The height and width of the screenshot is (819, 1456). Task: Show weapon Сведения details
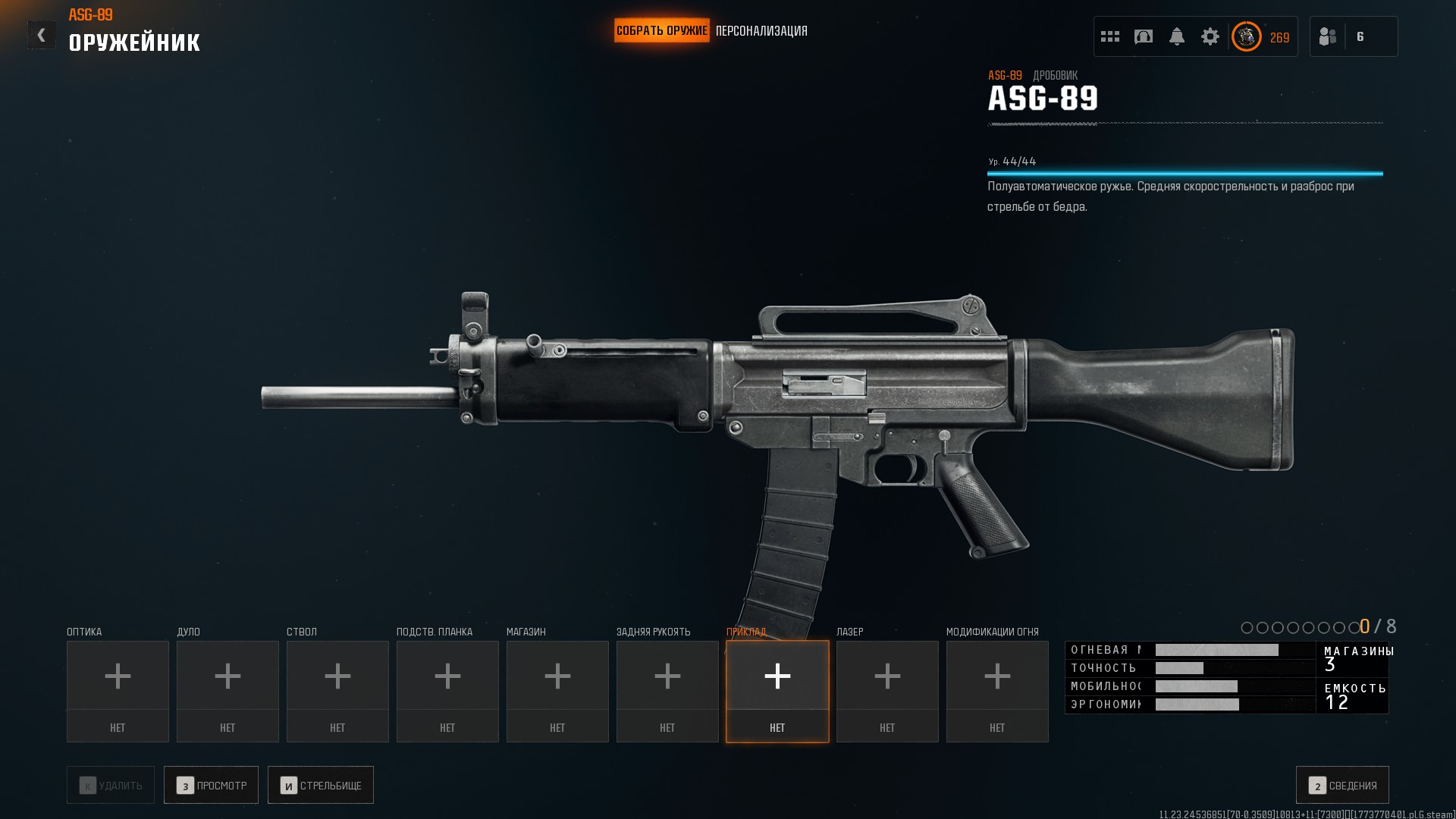point(1342,785)
